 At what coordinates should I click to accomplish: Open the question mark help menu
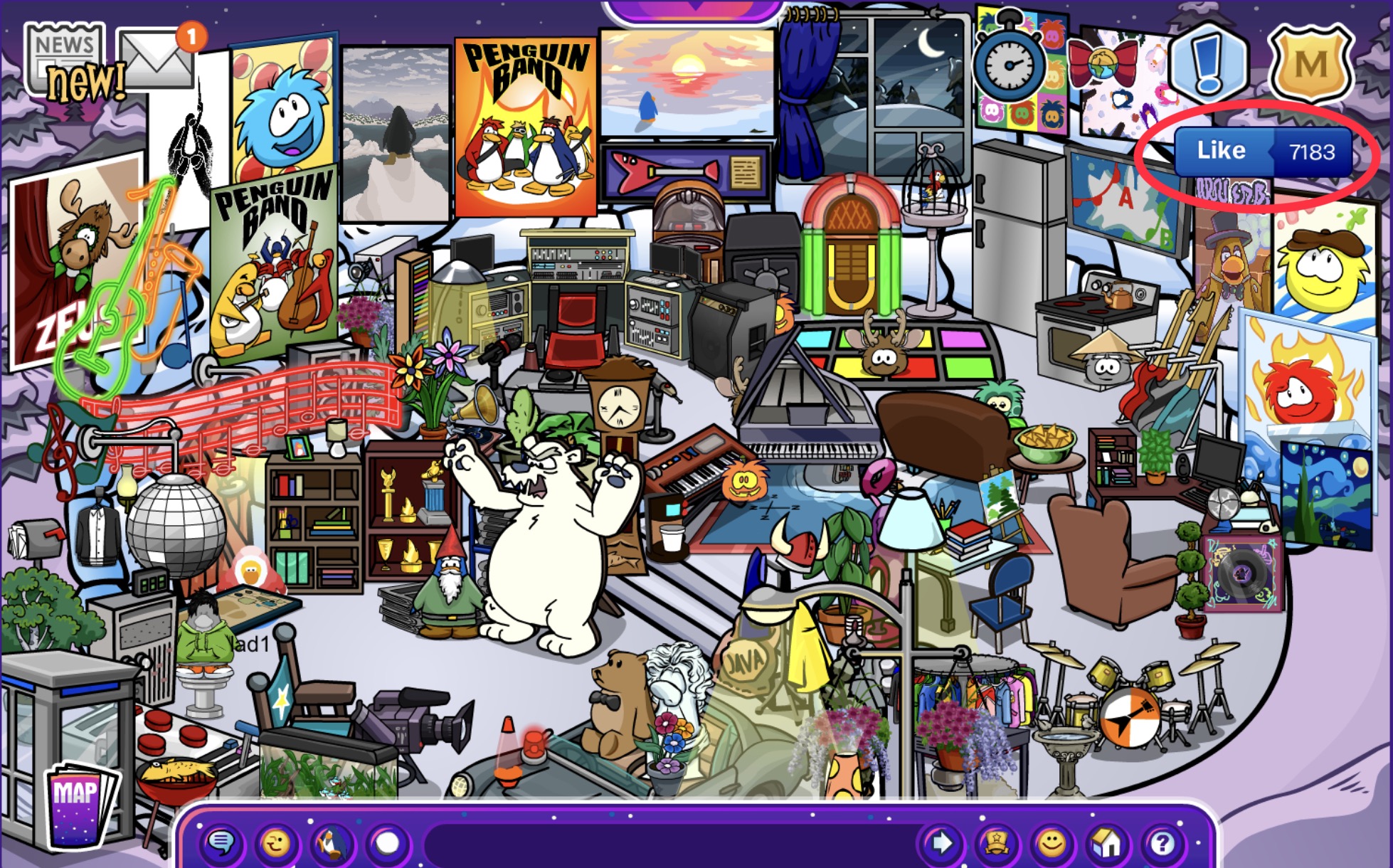click(1162, 844)
